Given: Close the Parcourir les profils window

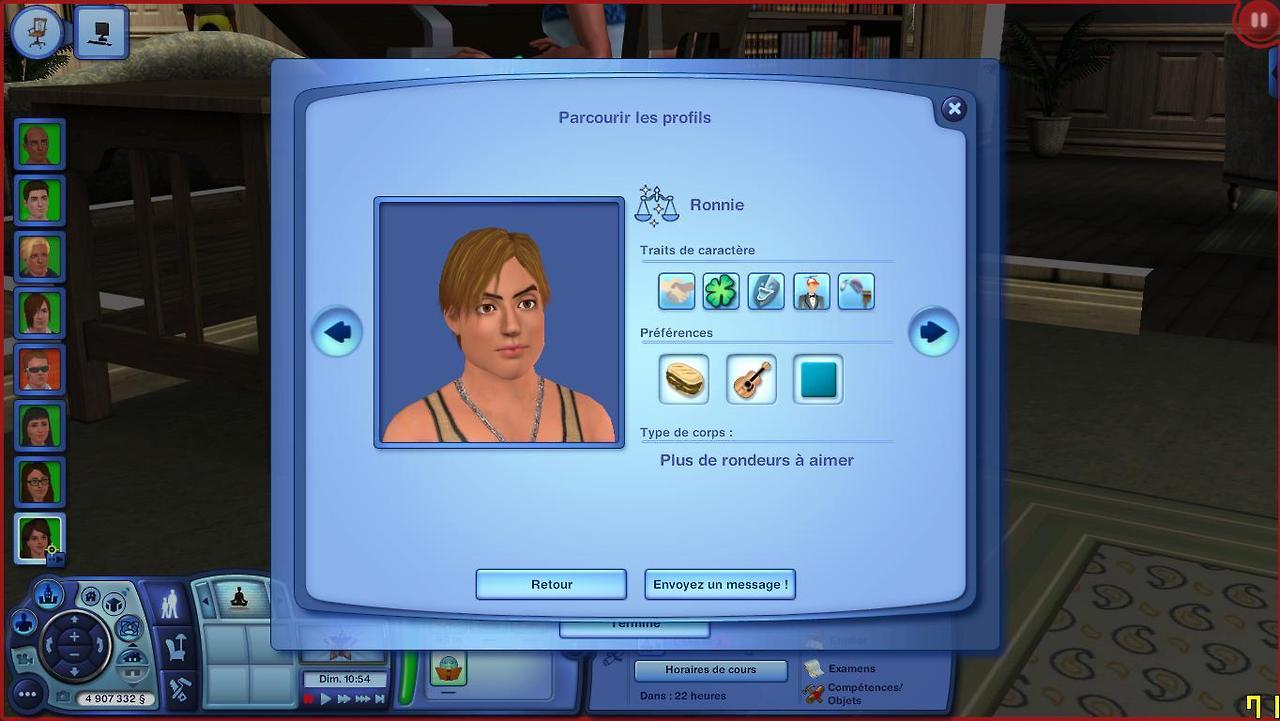Looking at the screenshot, I should click(x=953, y=109).
